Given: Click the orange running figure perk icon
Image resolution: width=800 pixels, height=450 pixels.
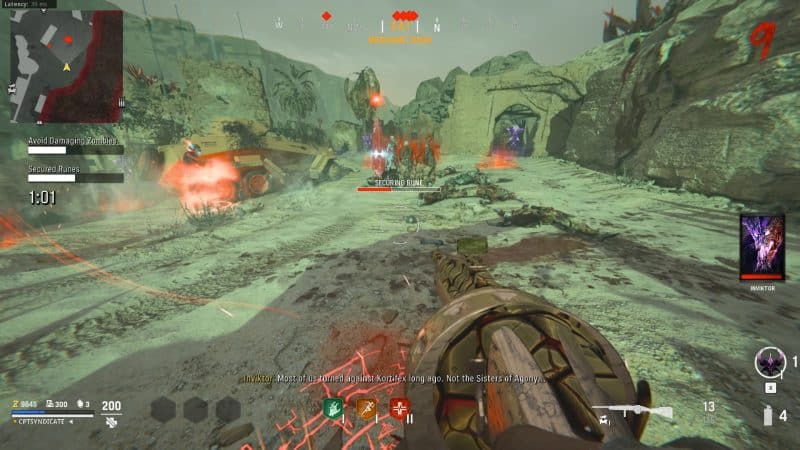Looking at the screenshot, I should tap(367, 409).
